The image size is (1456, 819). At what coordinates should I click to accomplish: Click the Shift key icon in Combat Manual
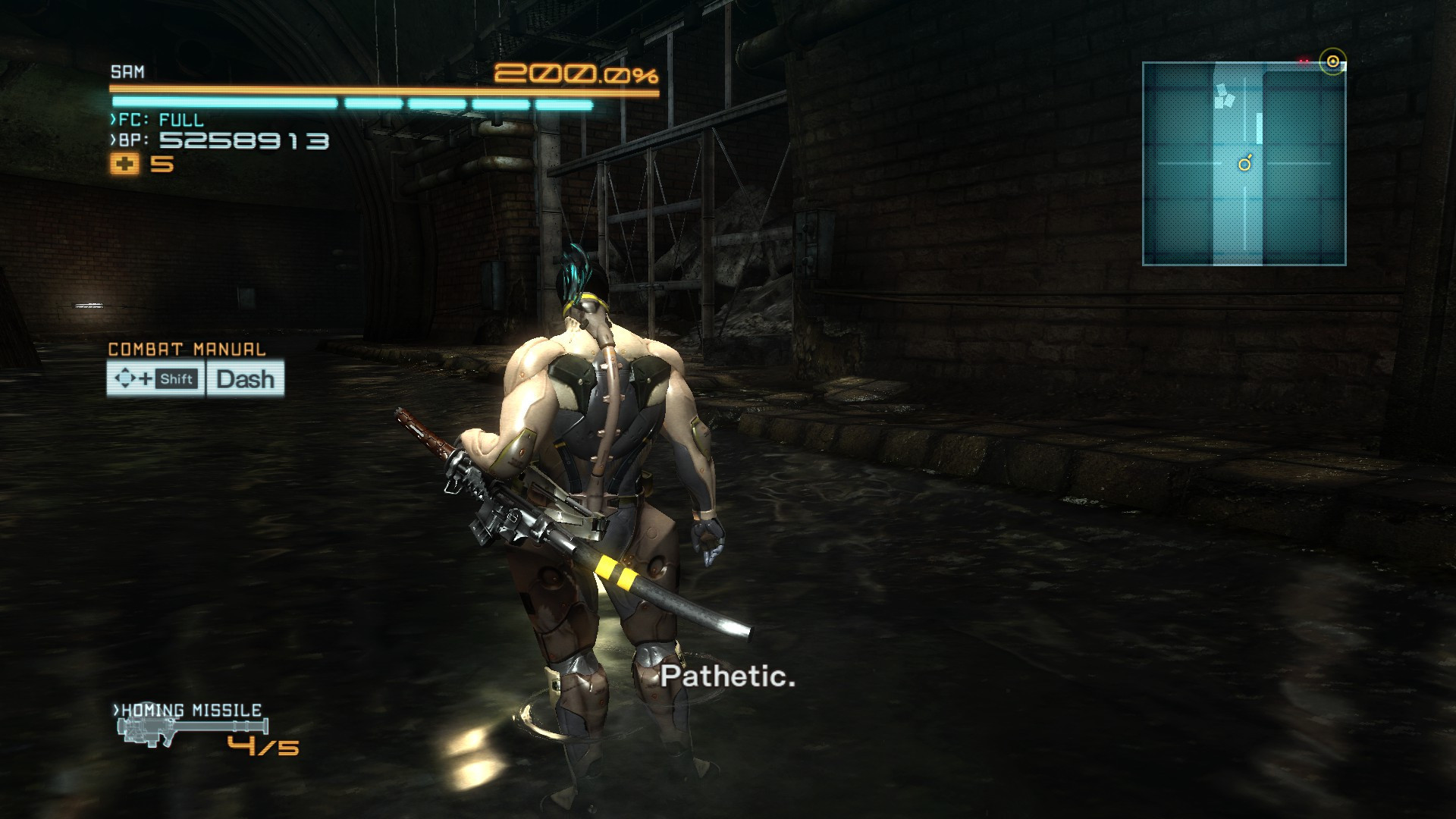coord(176,380)
